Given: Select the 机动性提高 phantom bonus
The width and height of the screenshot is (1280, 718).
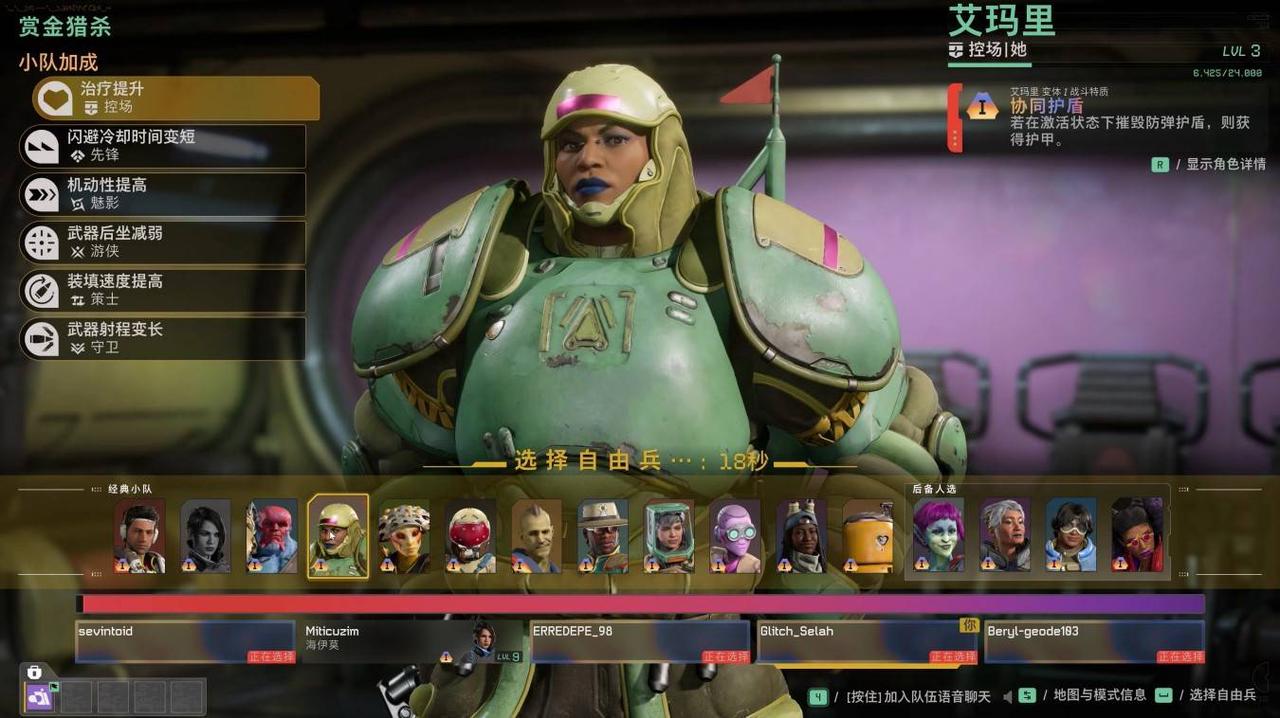Looking at the screenshot, I should click(163, 194).
